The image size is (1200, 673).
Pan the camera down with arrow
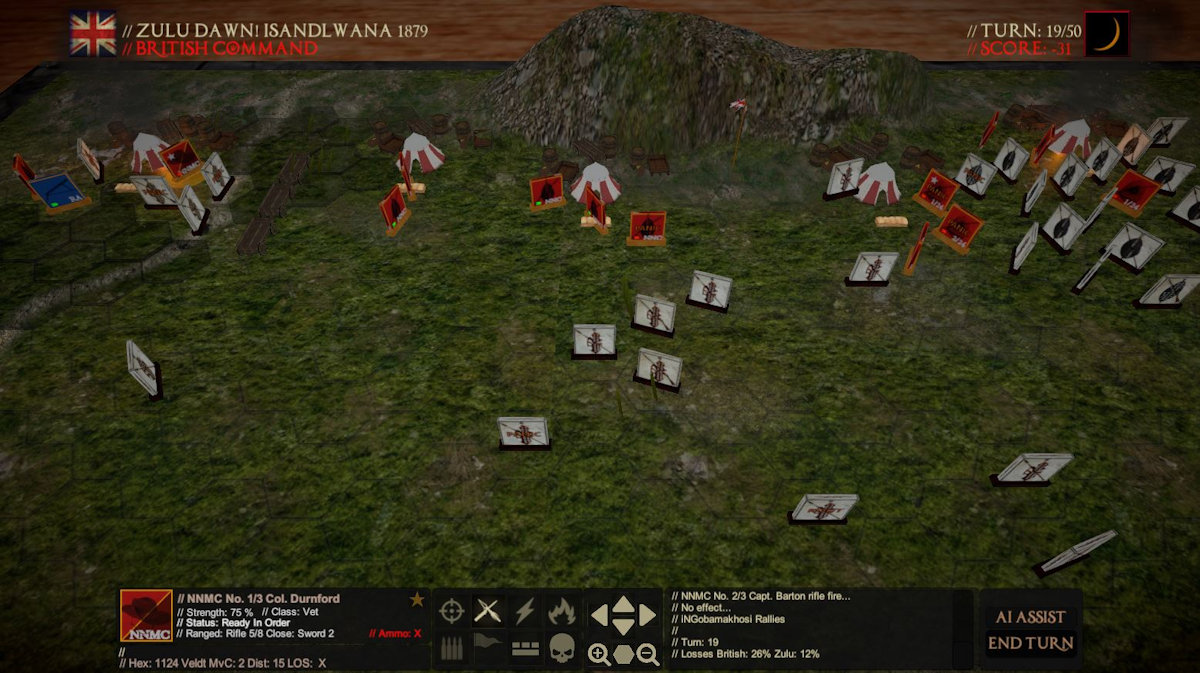point(623,627)
